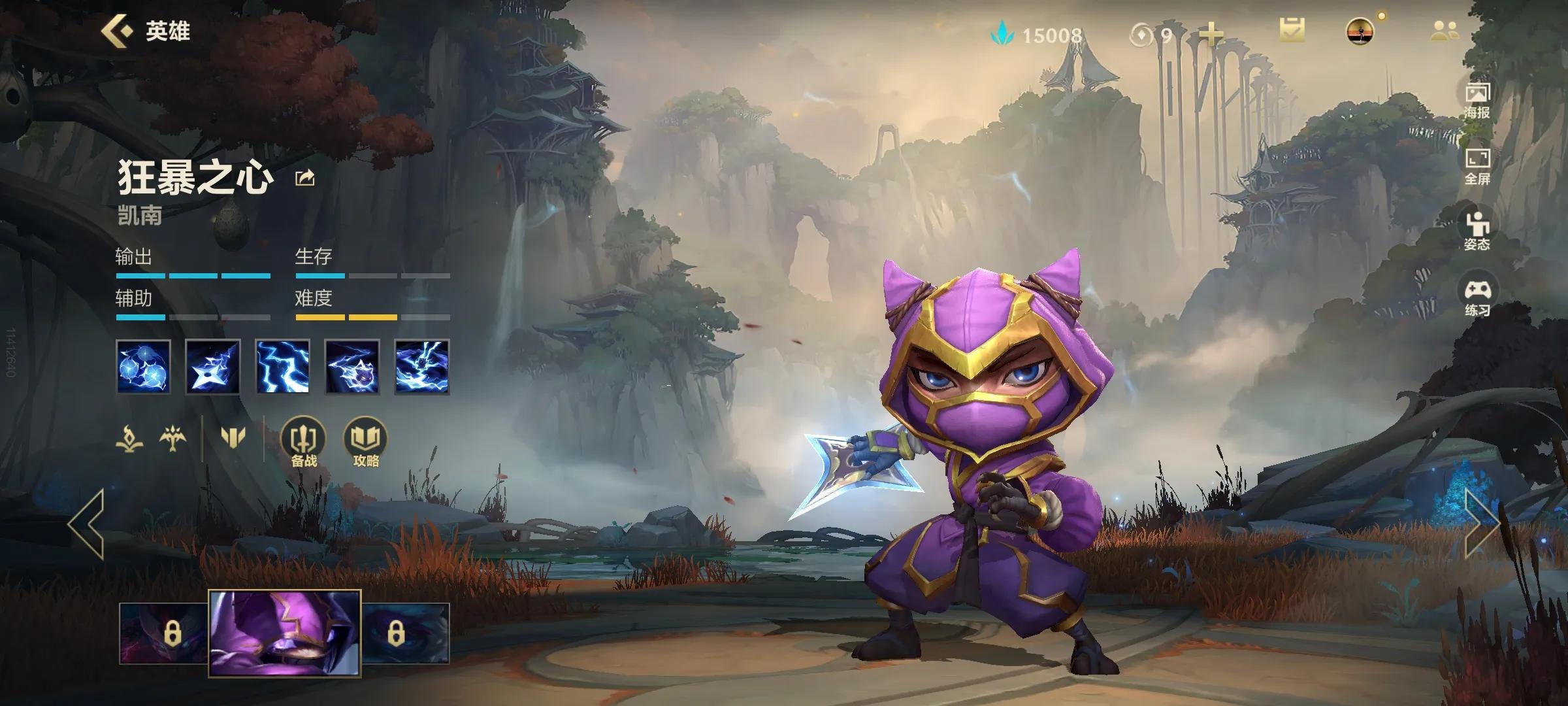Add currency with the gold plus button

tap(1211, 34)
